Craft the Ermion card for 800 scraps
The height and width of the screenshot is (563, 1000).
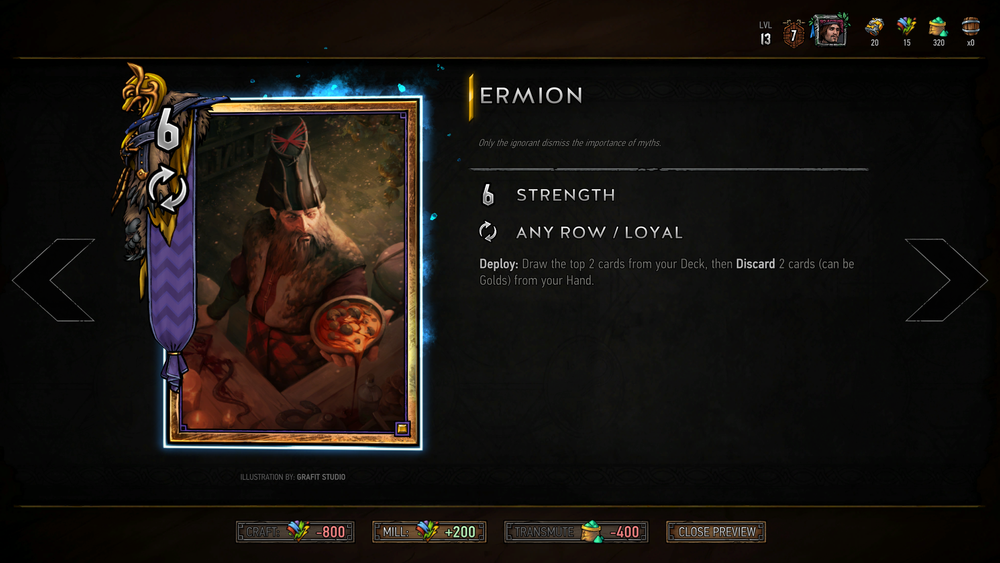coord(294,532)
